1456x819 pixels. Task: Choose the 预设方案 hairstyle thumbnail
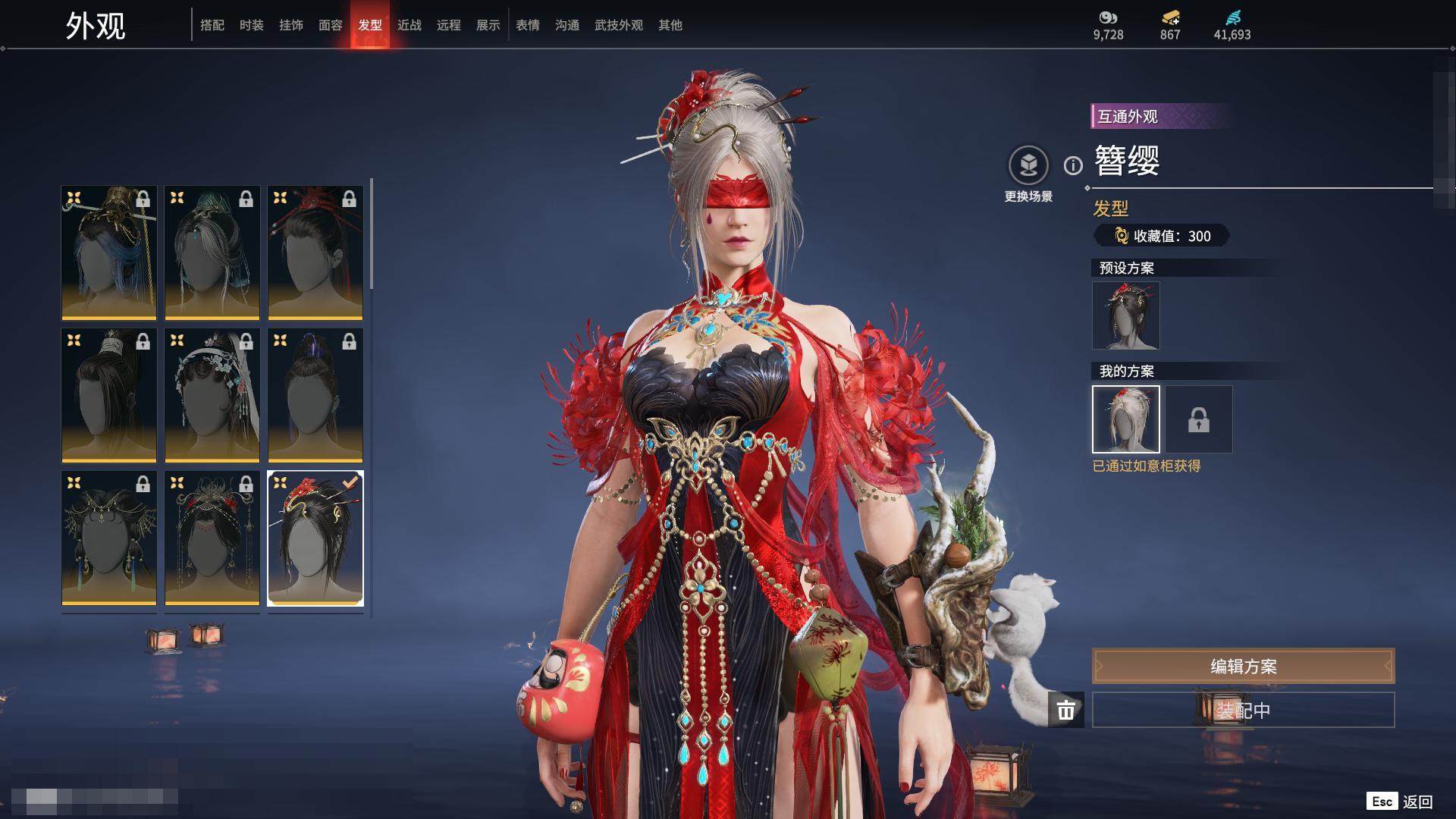click(x=1126, y=315)
